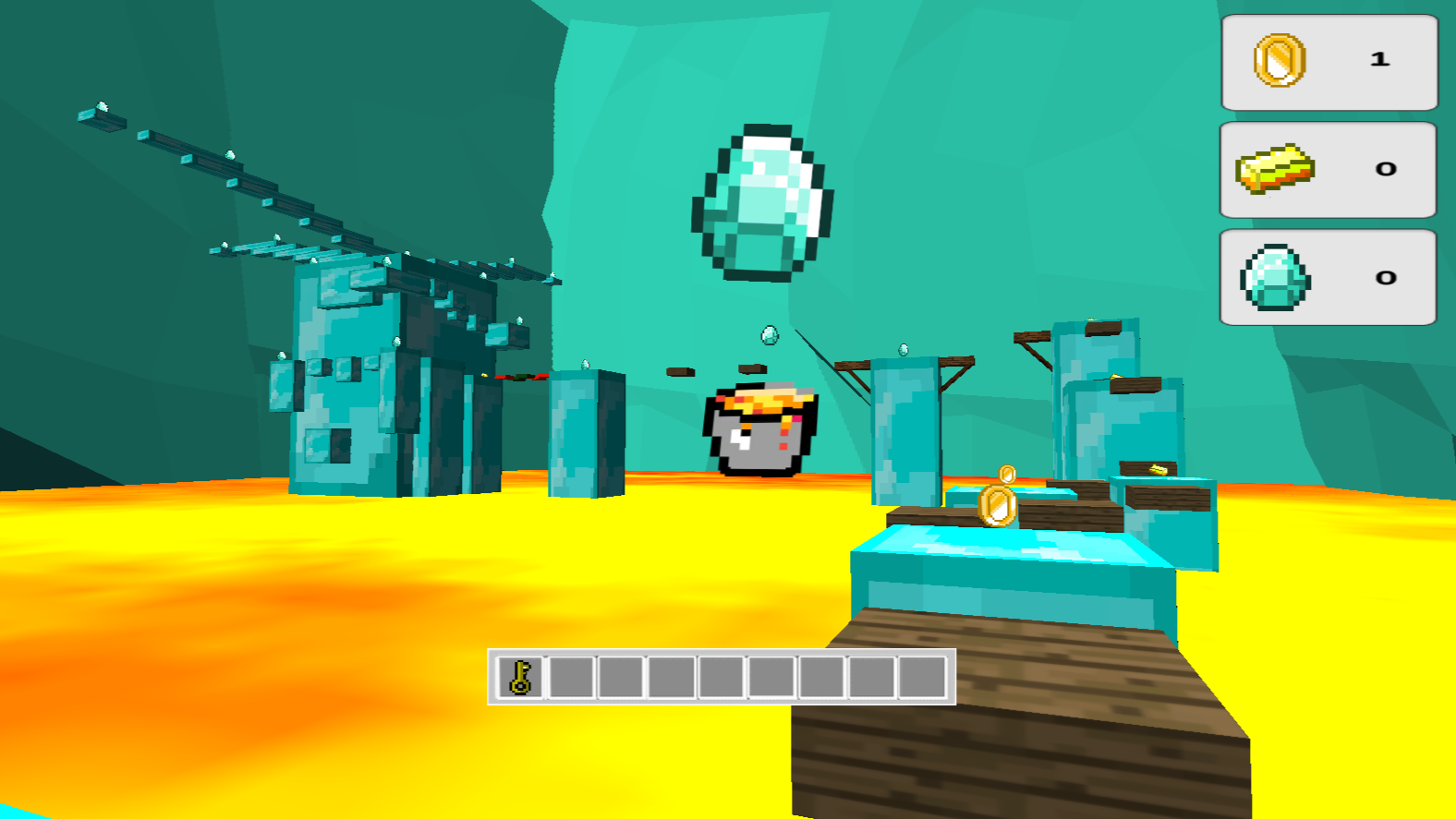This screenshot has width=1456, height=819.
Task: Select the gold ingot counter panel showing 0
Action: coord(1328,167)
